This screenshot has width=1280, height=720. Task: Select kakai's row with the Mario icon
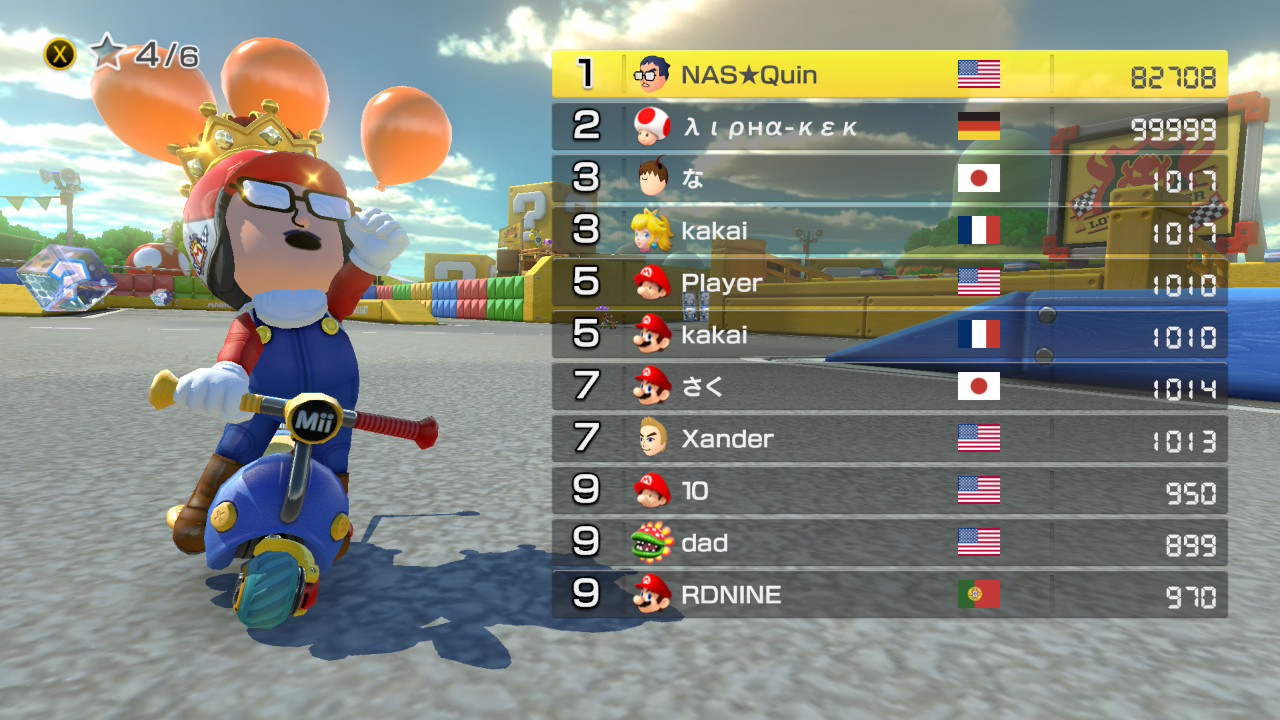coord(889,335)
